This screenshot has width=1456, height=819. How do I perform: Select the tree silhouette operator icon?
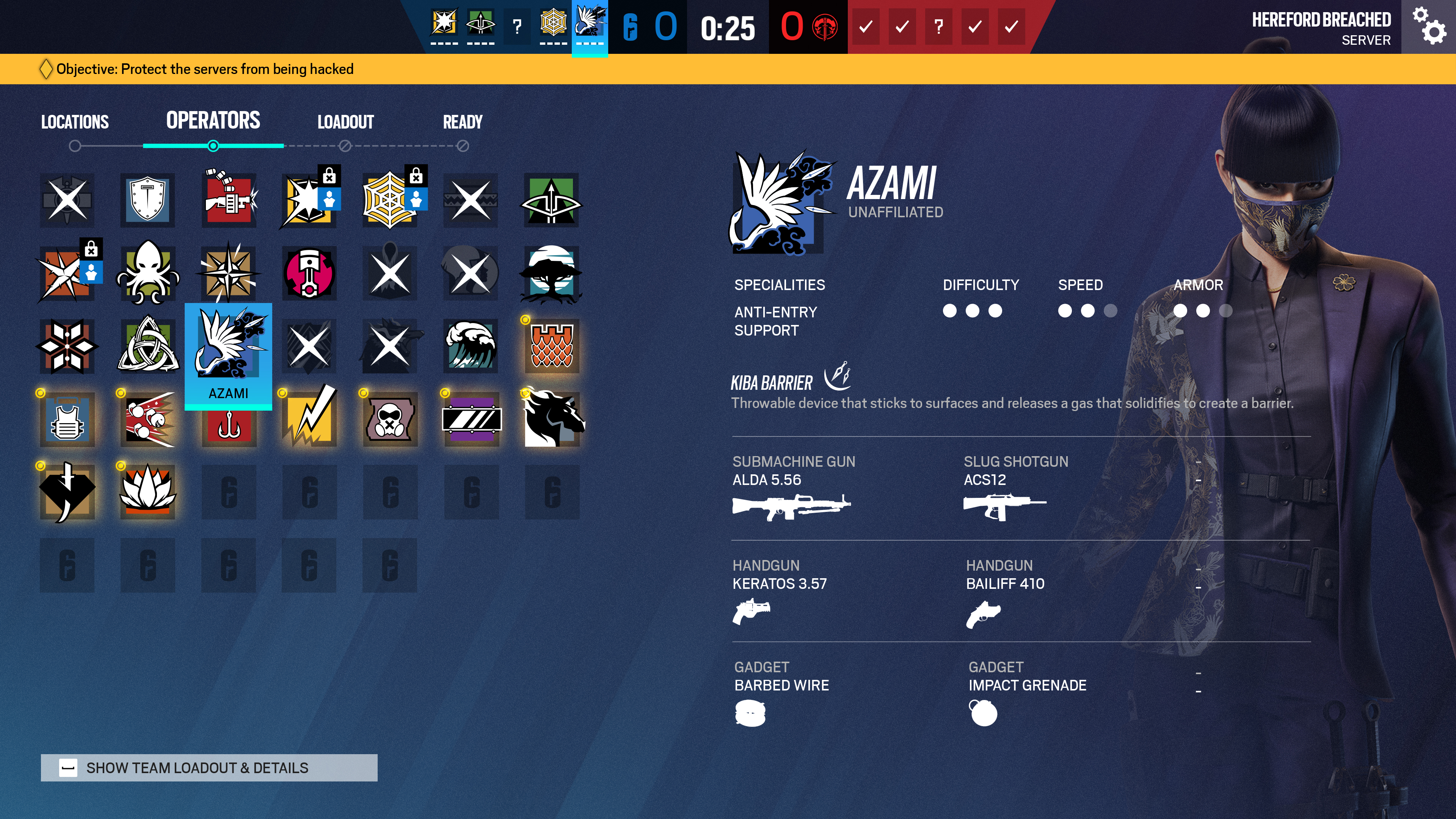click(552, 273)
